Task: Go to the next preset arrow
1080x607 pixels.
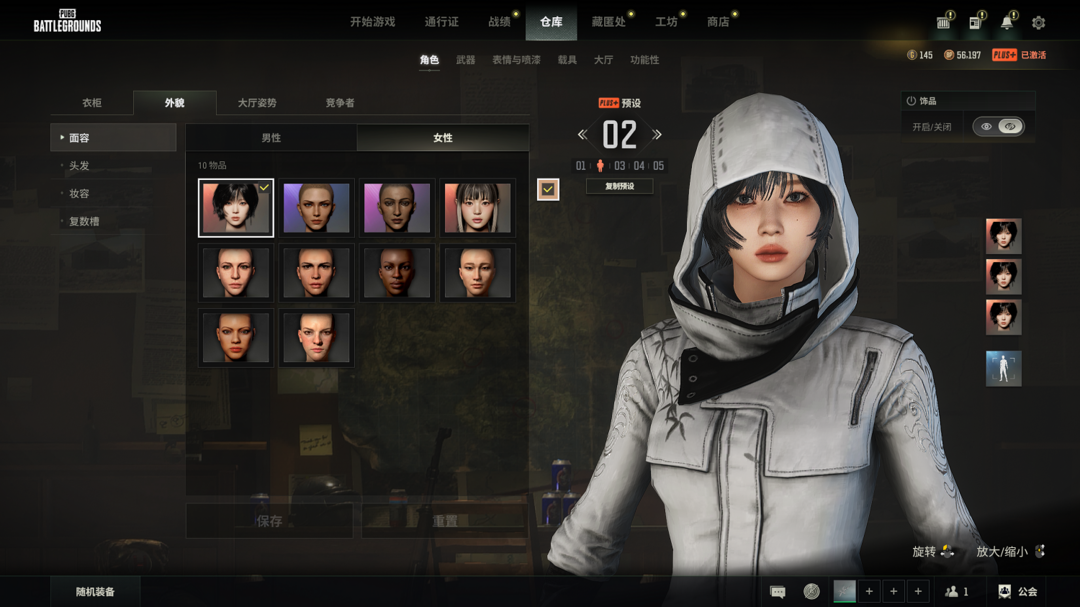Action: tap(657, 135)
